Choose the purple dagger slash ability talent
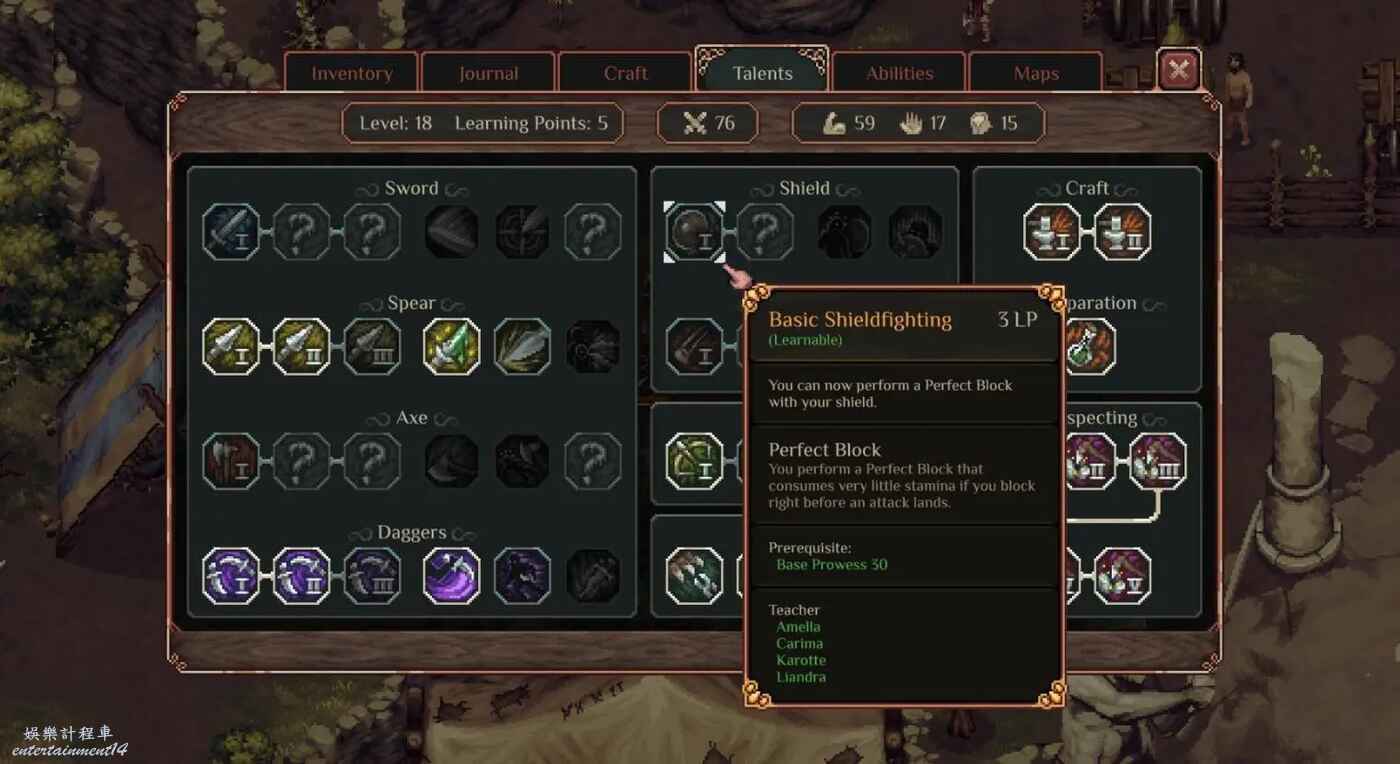 451,576
